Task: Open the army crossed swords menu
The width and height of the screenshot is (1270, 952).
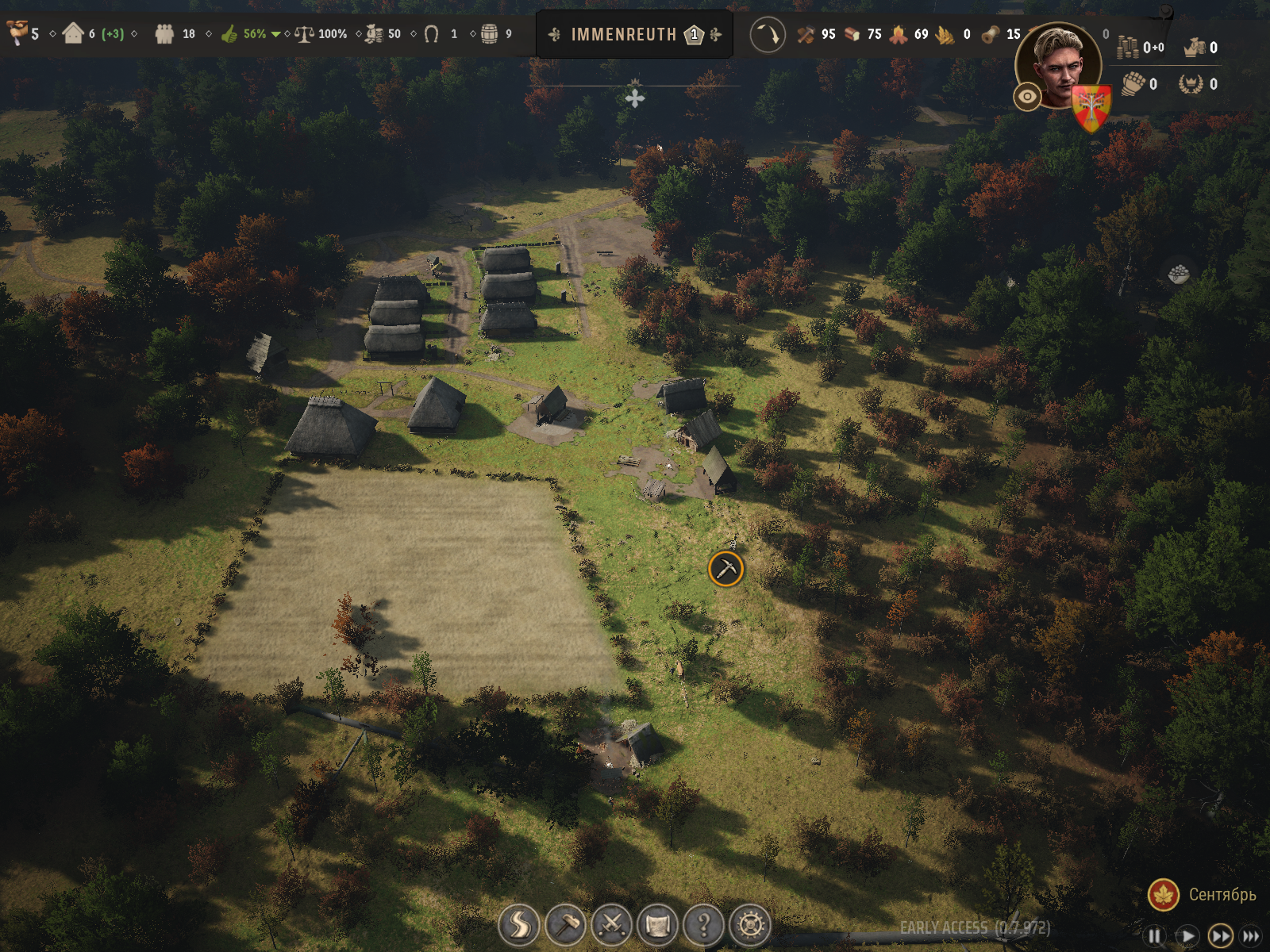Action: (612, 925)
